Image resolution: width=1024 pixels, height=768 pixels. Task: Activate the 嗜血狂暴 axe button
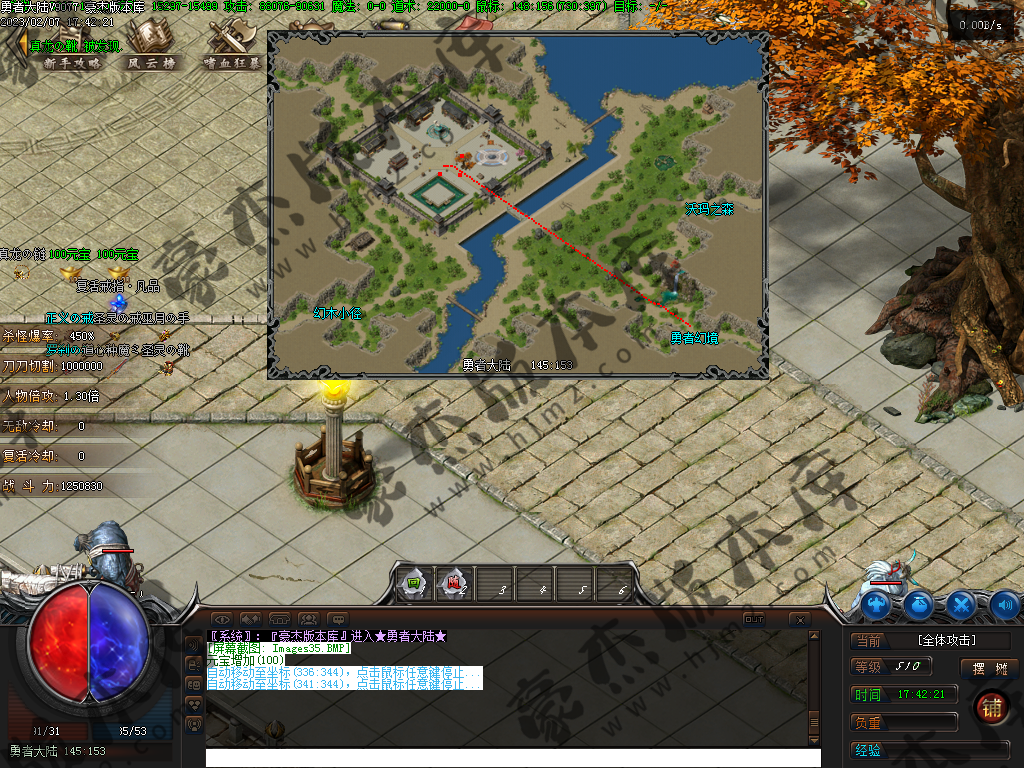232,61
